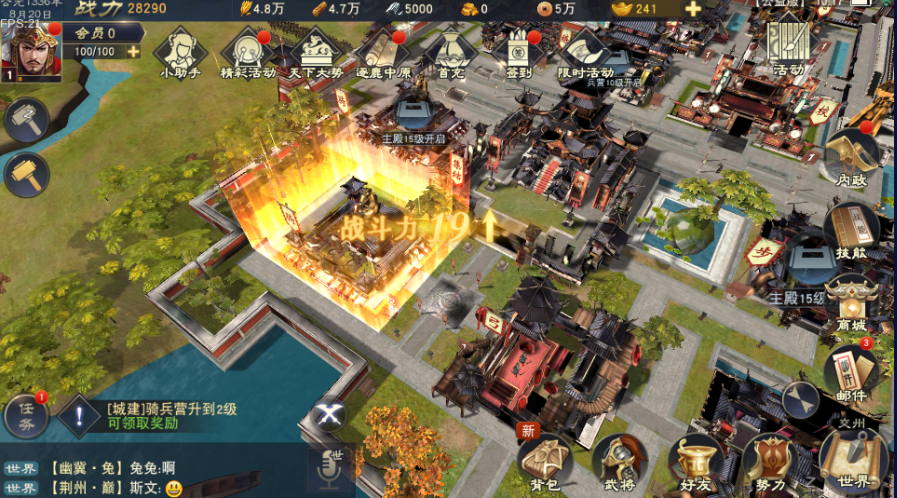
Task: Go to the 世界 world map
Action: (853, 462)
